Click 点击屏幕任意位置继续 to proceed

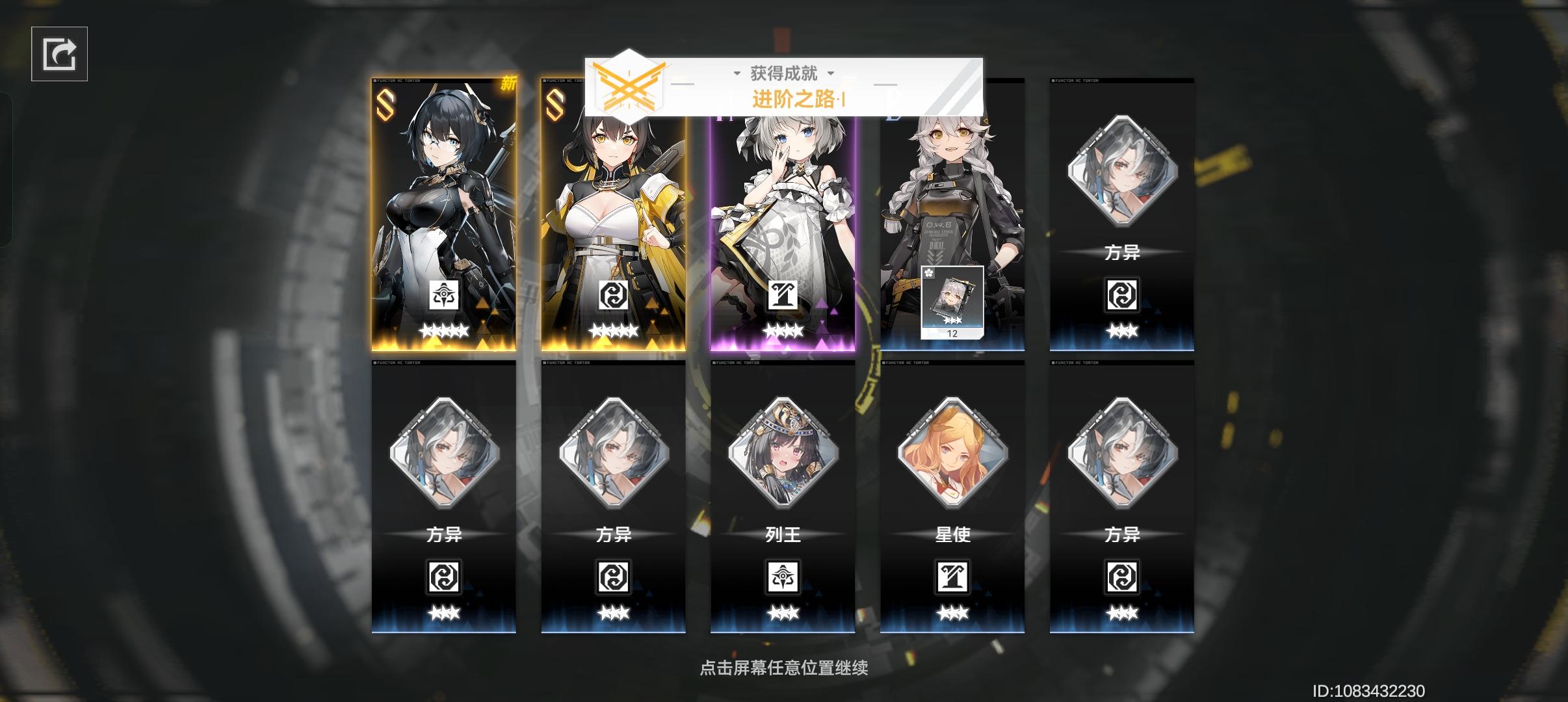coord(784,667)
